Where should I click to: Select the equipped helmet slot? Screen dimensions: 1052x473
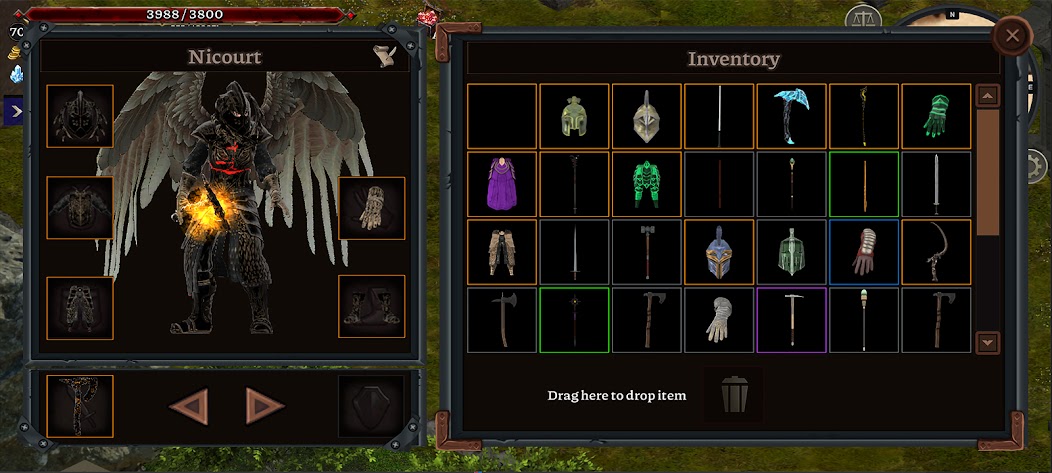(80, 116)
